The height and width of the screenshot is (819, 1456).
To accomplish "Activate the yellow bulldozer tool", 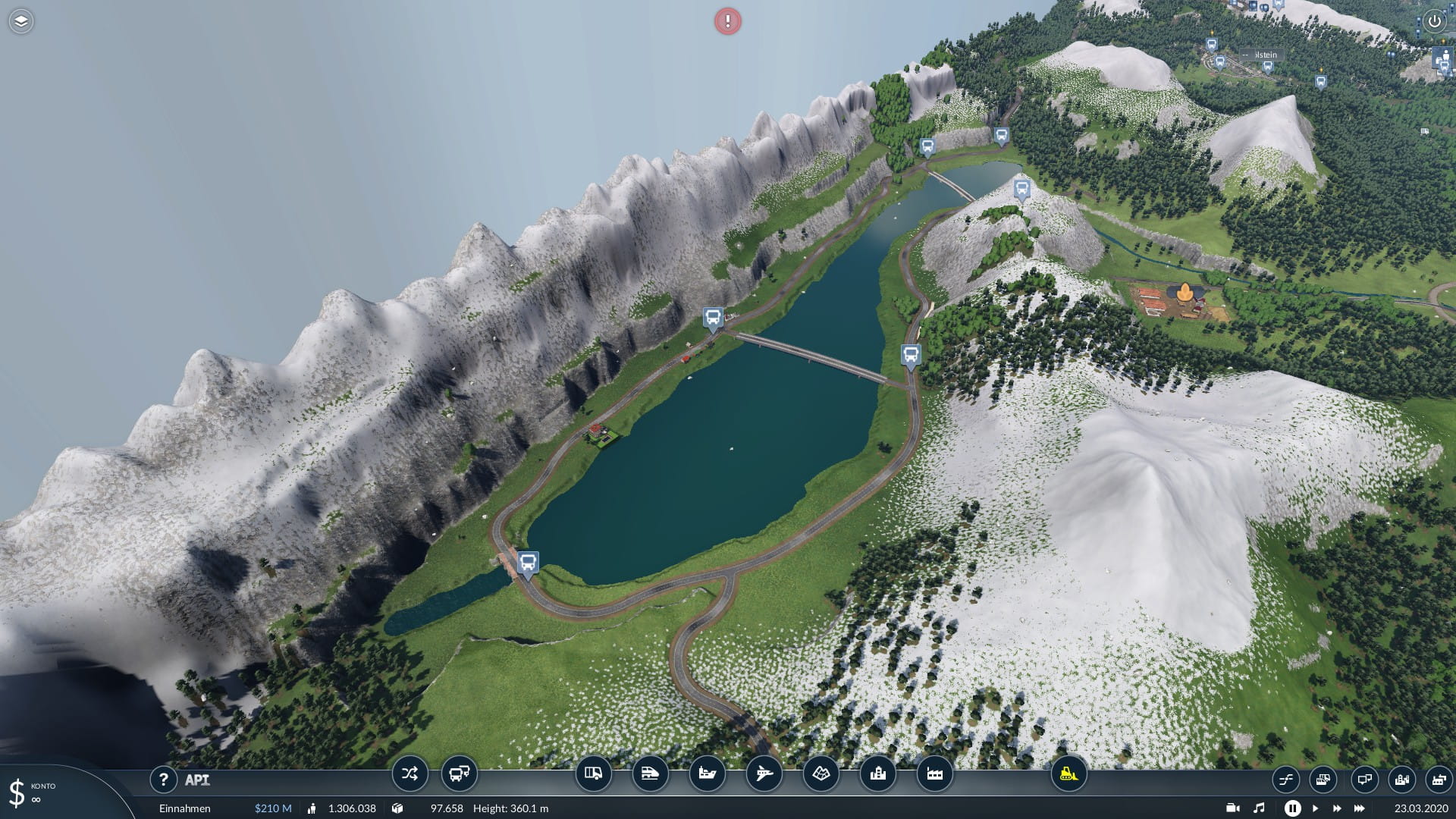I will pyautogui.click(x=1068, y=774).
